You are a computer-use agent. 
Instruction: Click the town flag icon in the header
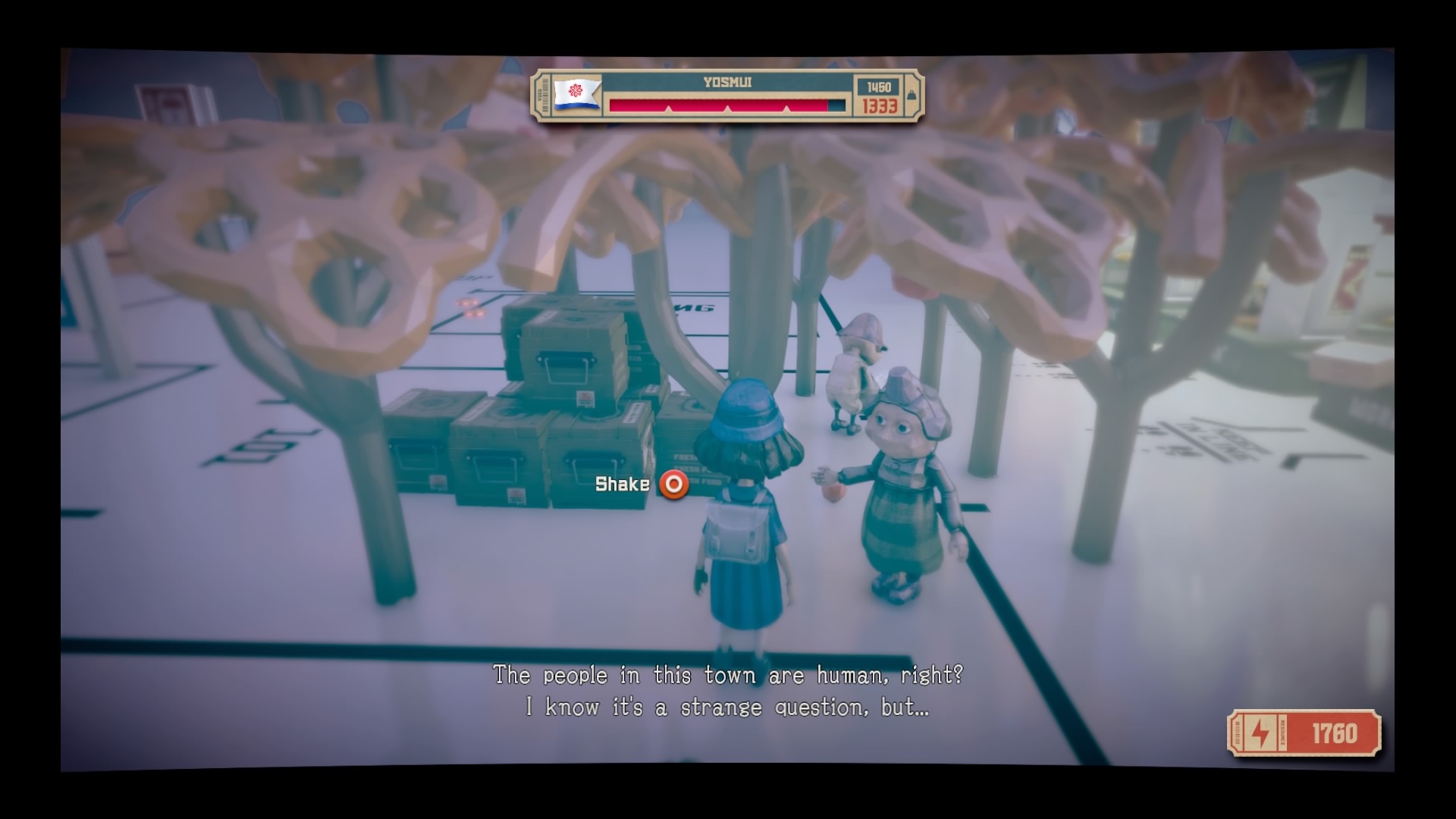(x=576, y=95)
